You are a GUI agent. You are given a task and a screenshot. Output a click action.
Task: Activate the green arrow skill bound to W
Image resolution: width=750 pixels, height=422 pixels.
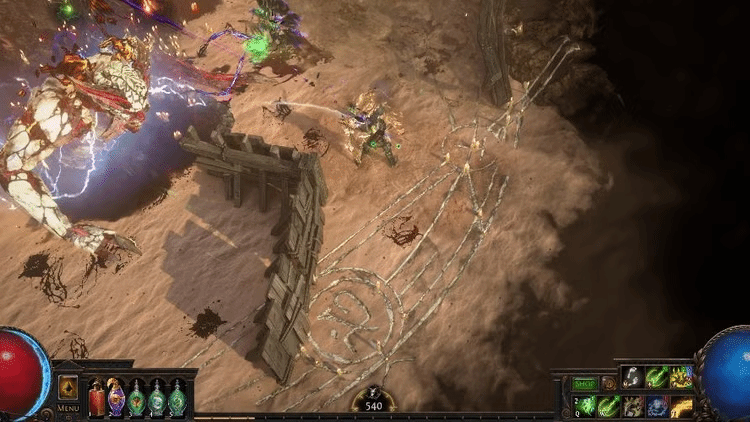pyautogui.click(x=609, y=406)
